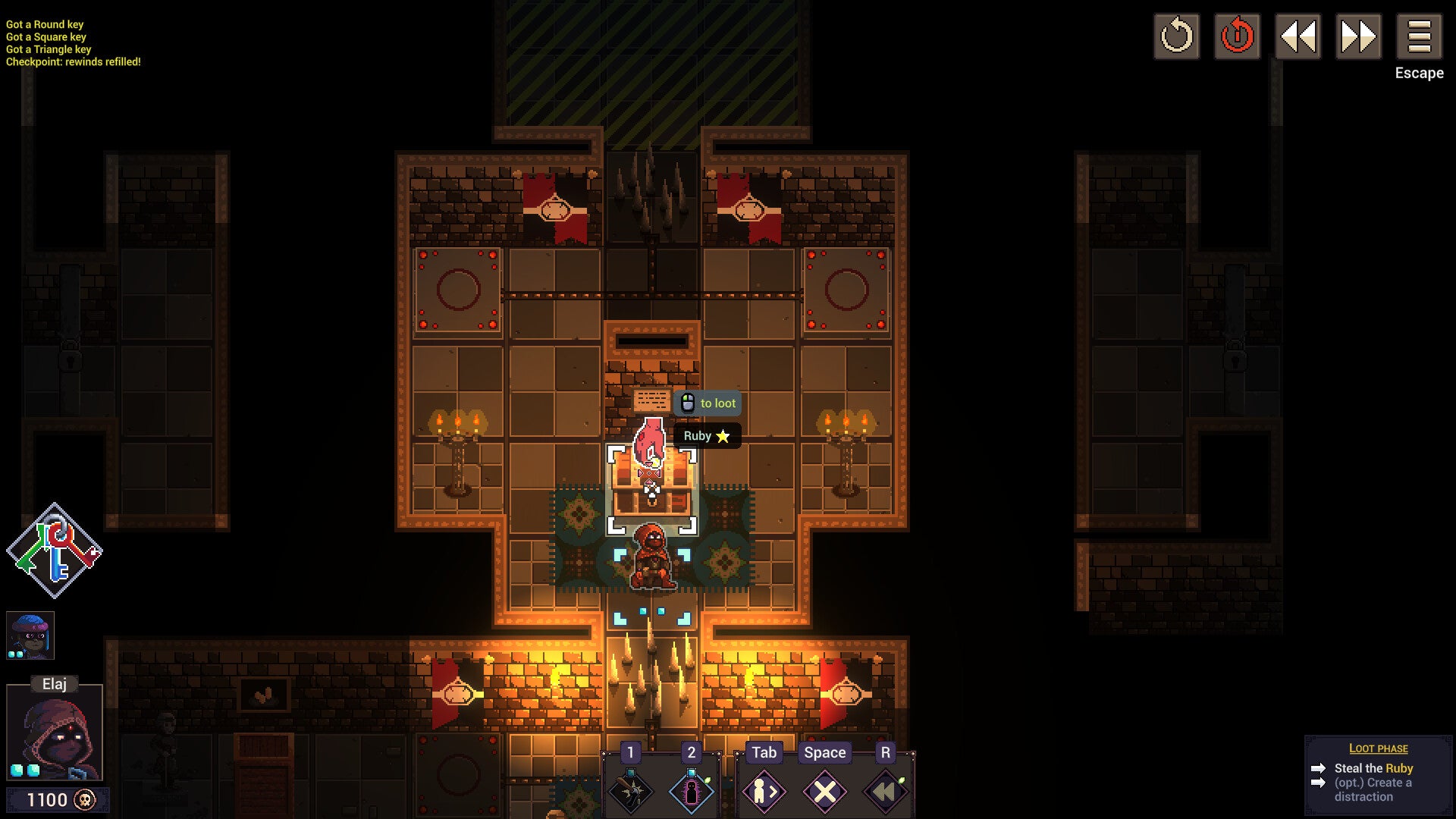Image resolution: width=1456 pixels, height=819 pixels.
Task: Click the R rewind-turn diamond icon
Action: pyautogui.click(x=884, y=791)
